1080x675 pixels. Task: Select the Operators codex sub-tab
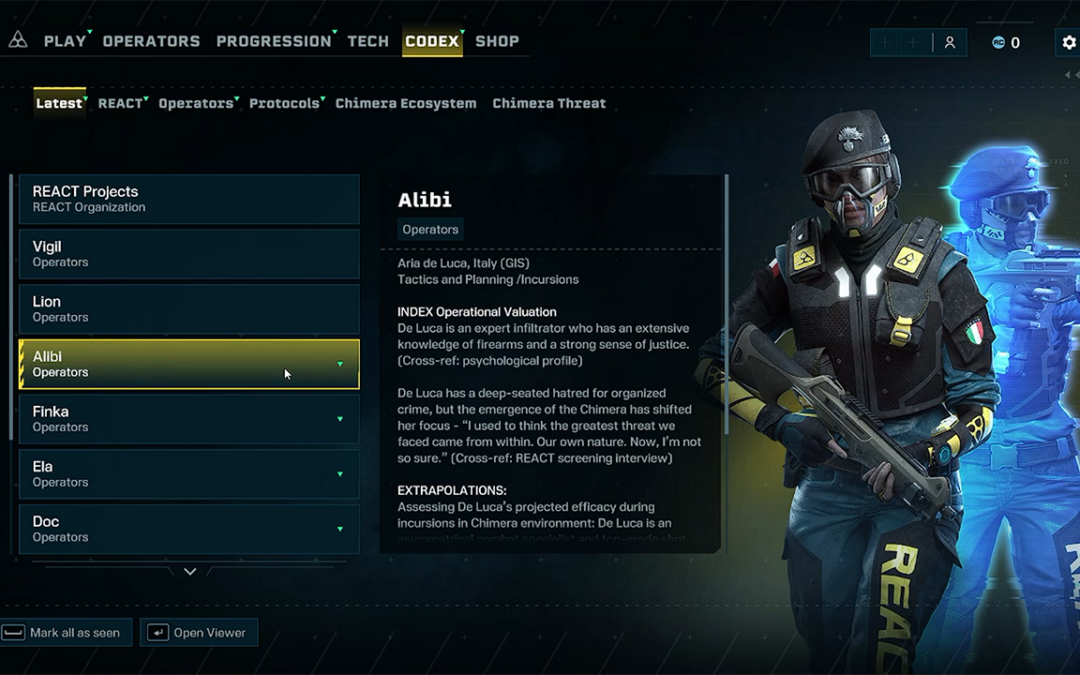coord(195,103)
